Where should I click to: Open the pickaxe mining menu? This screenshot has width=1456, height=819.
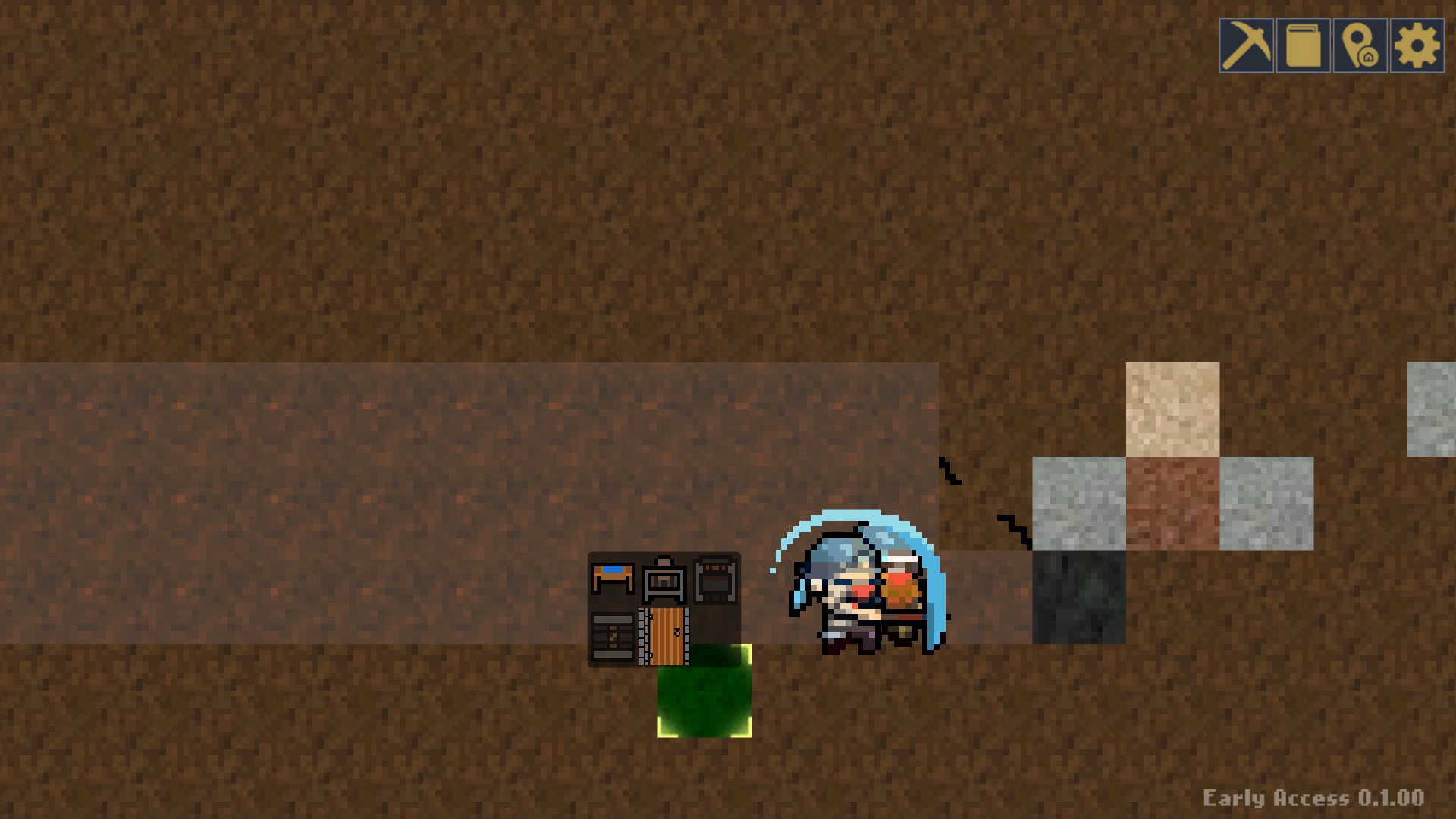pyautogui.click(x=1248, y=45)
